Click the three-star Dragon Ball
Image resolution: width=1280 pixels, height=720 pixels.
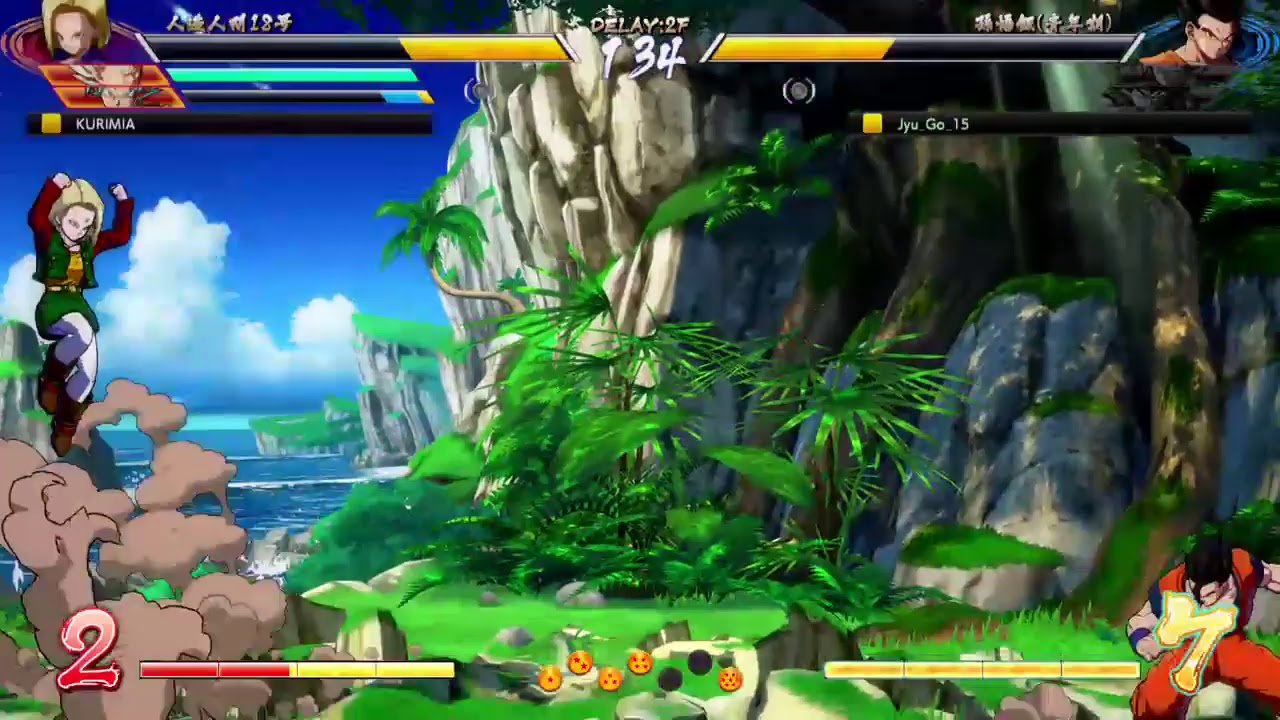(x=608, y=680)
